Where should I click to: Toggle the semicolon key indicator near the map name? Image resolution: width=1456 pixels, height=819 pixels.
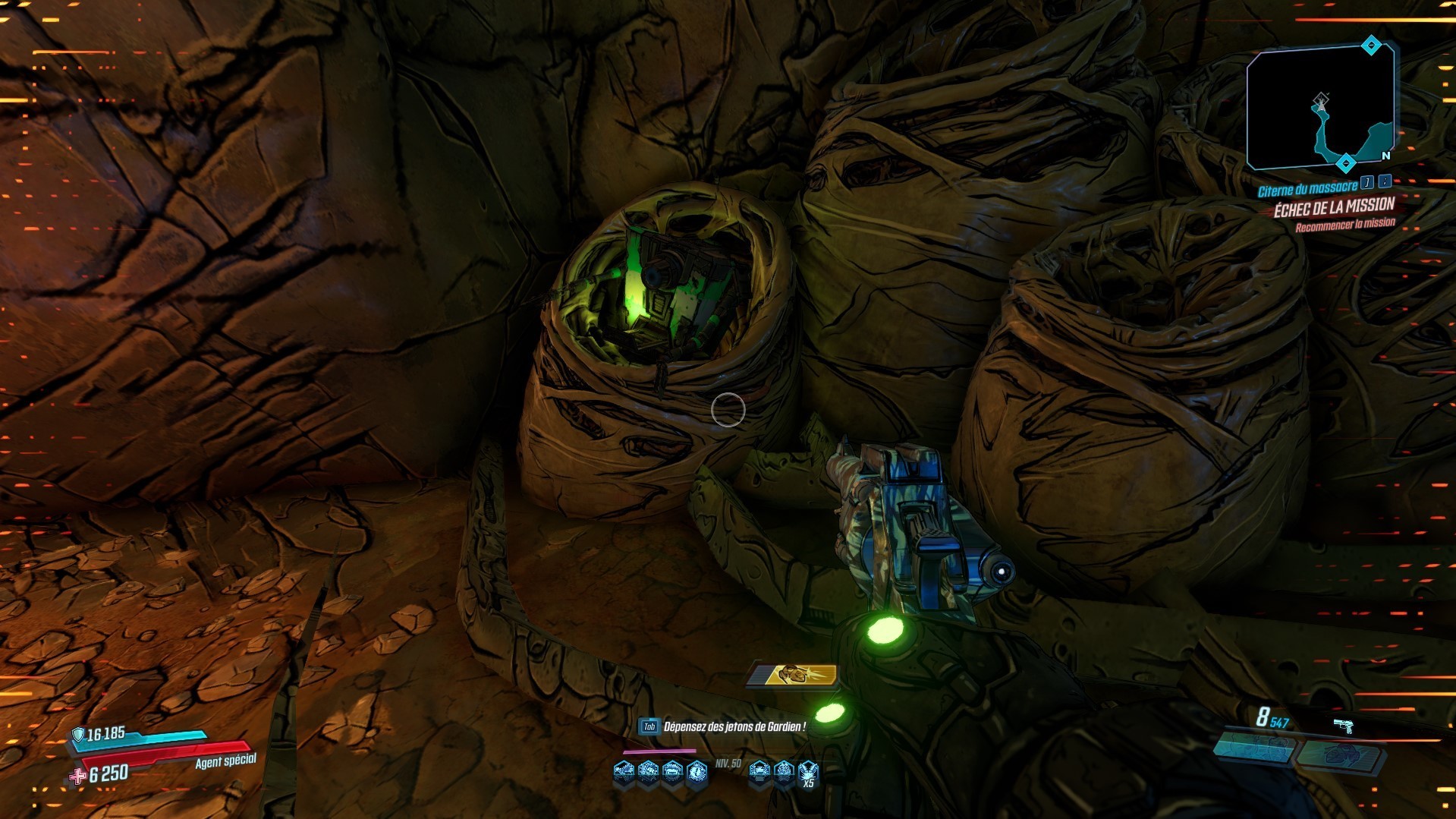click(1385, 183)
